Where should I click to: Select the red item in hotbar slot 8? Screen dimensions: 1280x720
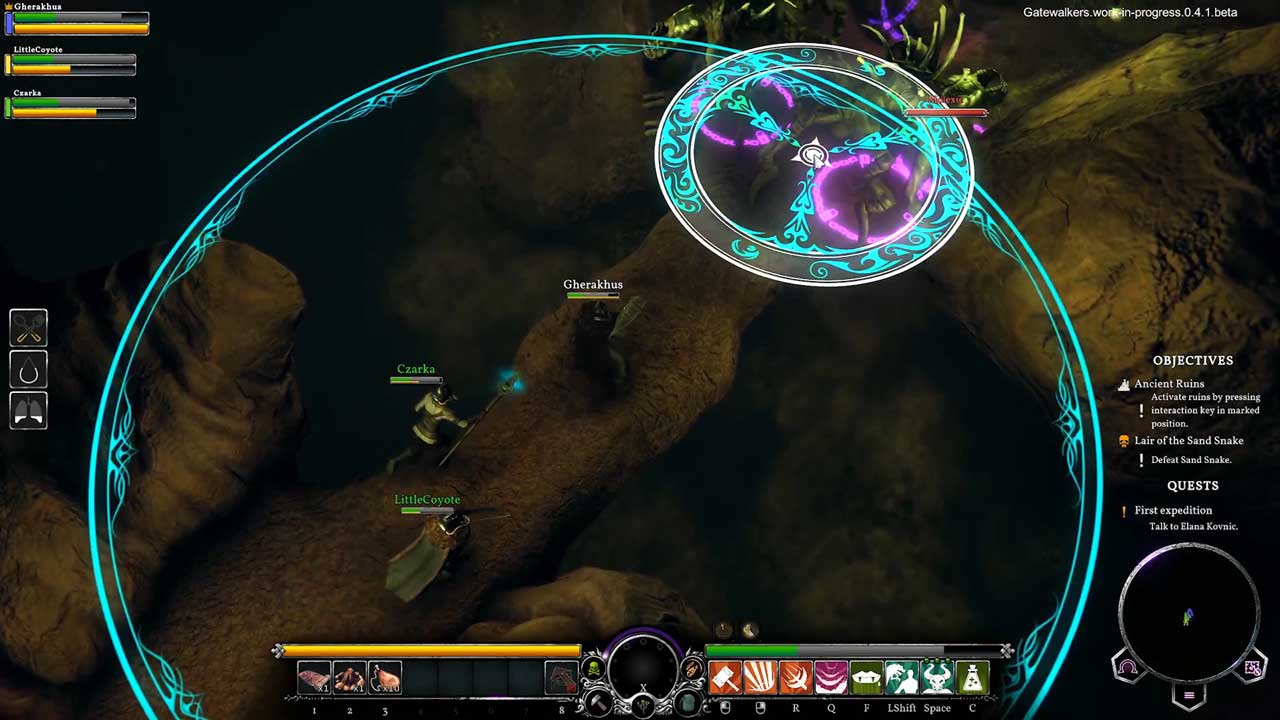tap(561, 678)
